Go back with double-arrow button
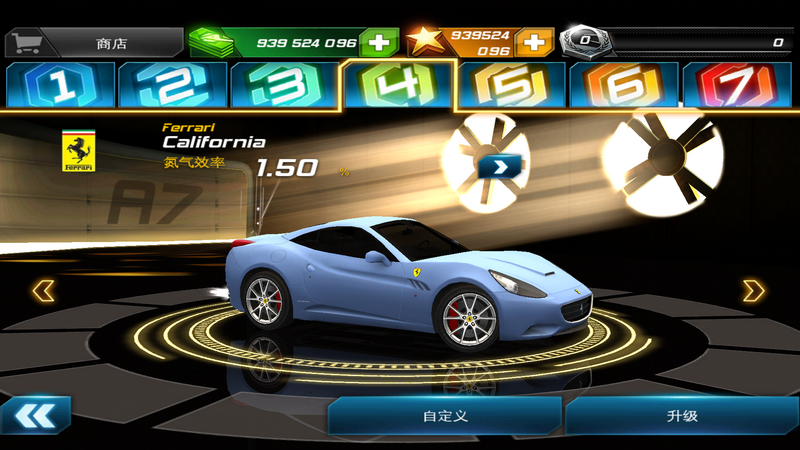This screenshot has width=800, height=450. coord(36,414)
